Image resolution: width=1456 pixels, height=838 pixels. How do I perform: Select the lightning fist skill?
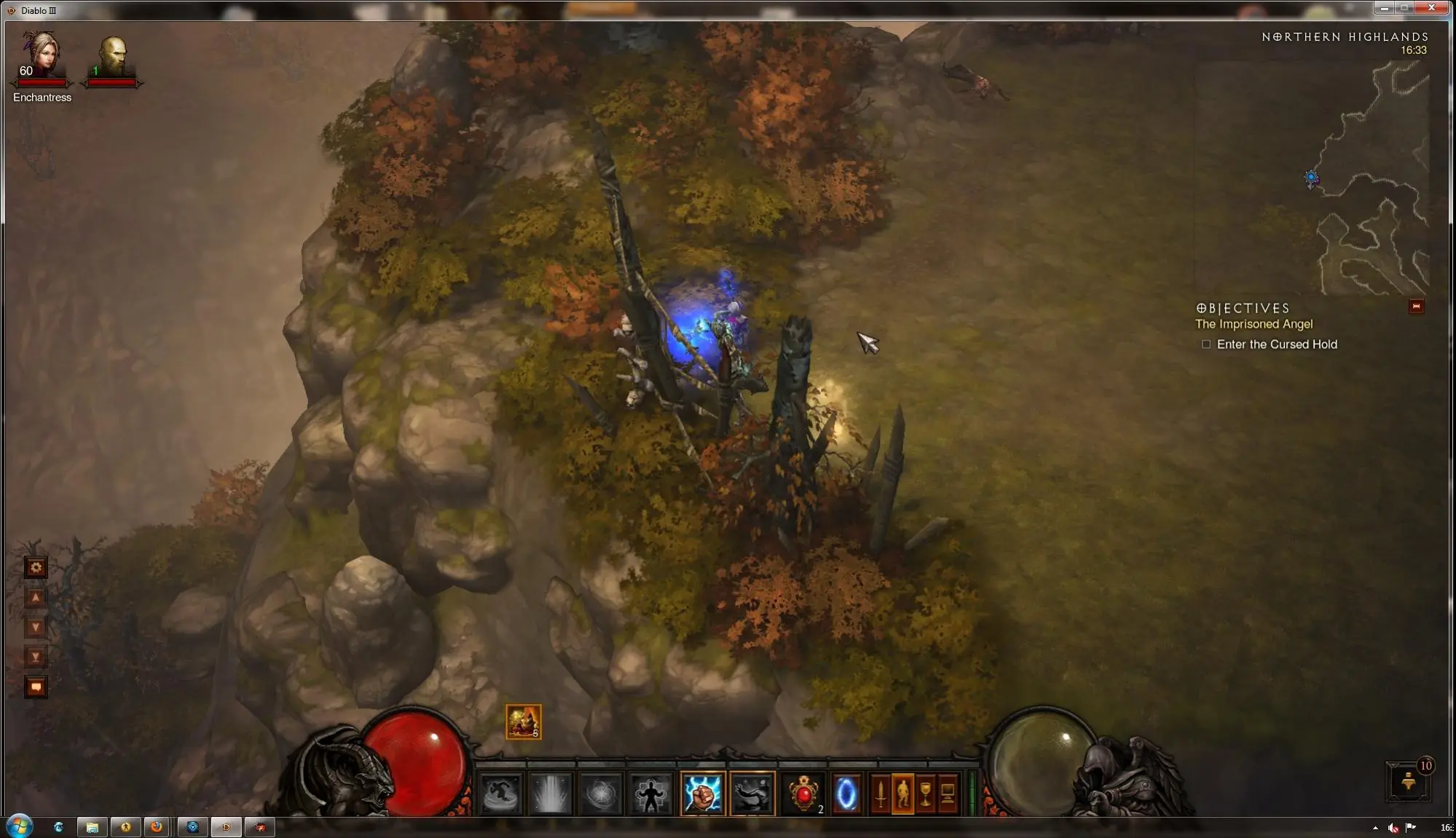pyautogui.click(x=703, y=794)
